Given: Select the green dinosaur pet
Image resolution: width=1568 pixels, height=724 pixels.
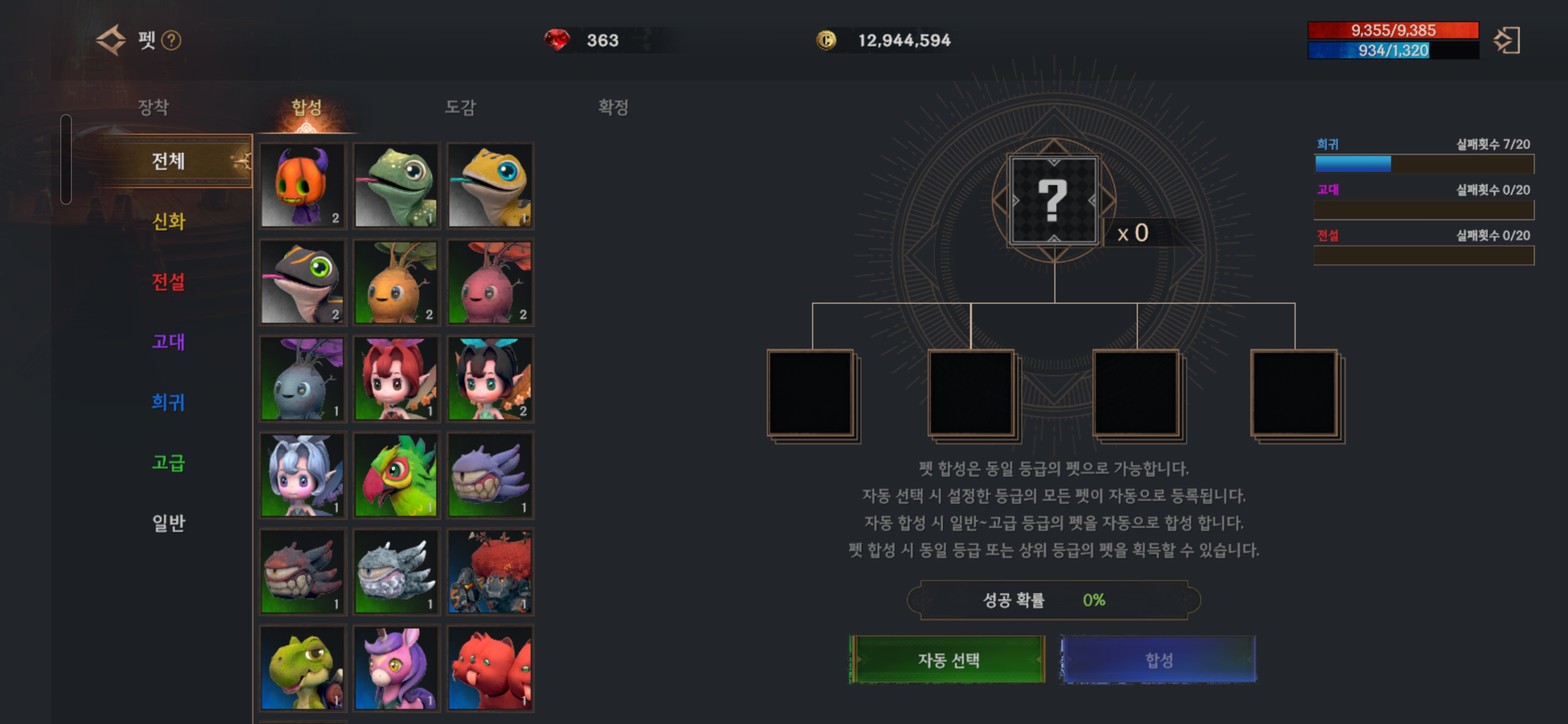Looking at the screenshot, I should 303,668.
